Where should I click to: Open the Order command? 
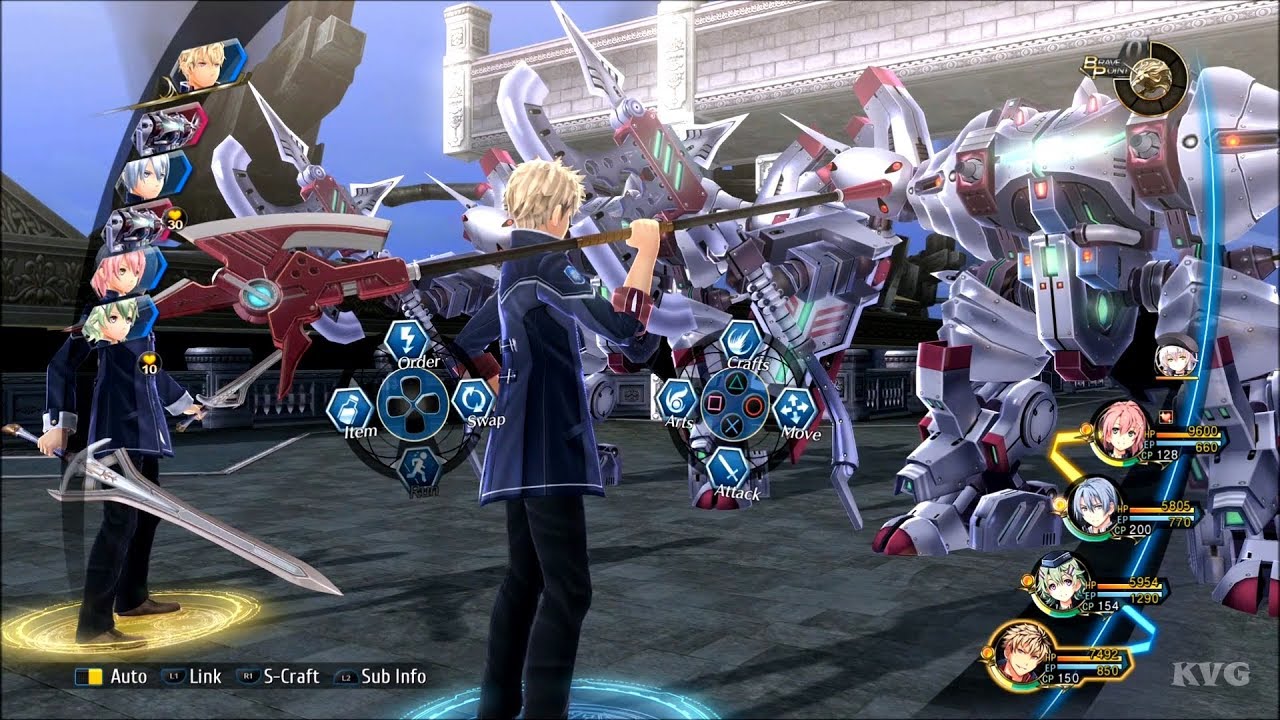click(407, 340)
